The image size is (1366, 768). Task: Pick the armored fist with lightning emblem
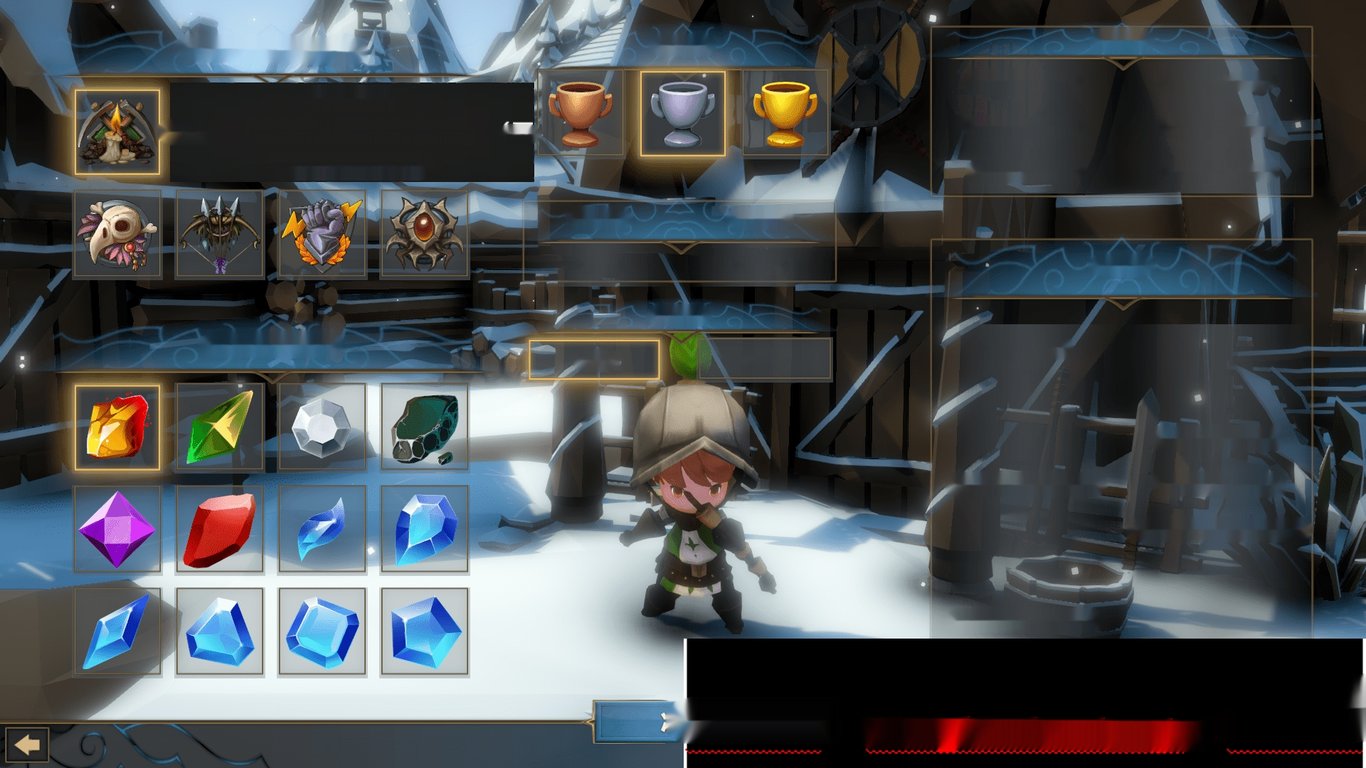322,235
